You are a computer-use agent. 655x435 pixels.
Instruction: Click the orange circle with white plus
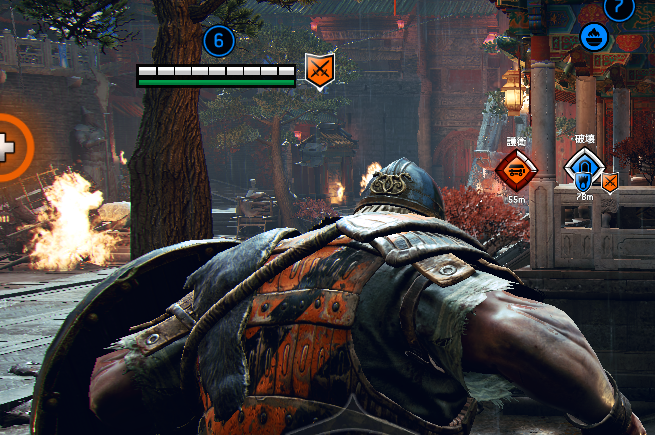pos(8,148)
